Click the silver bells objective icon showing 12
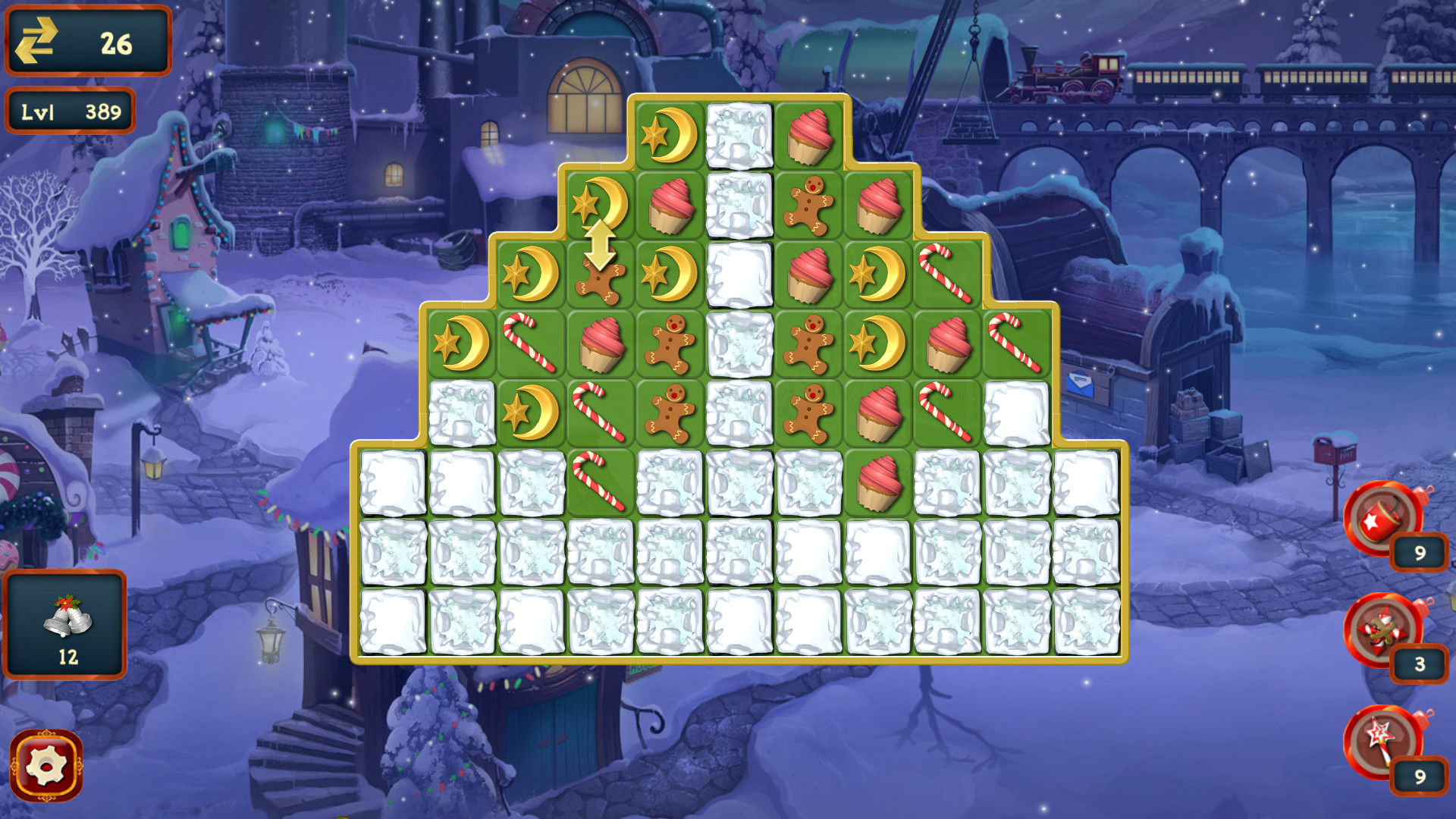 tap(67, 622)
